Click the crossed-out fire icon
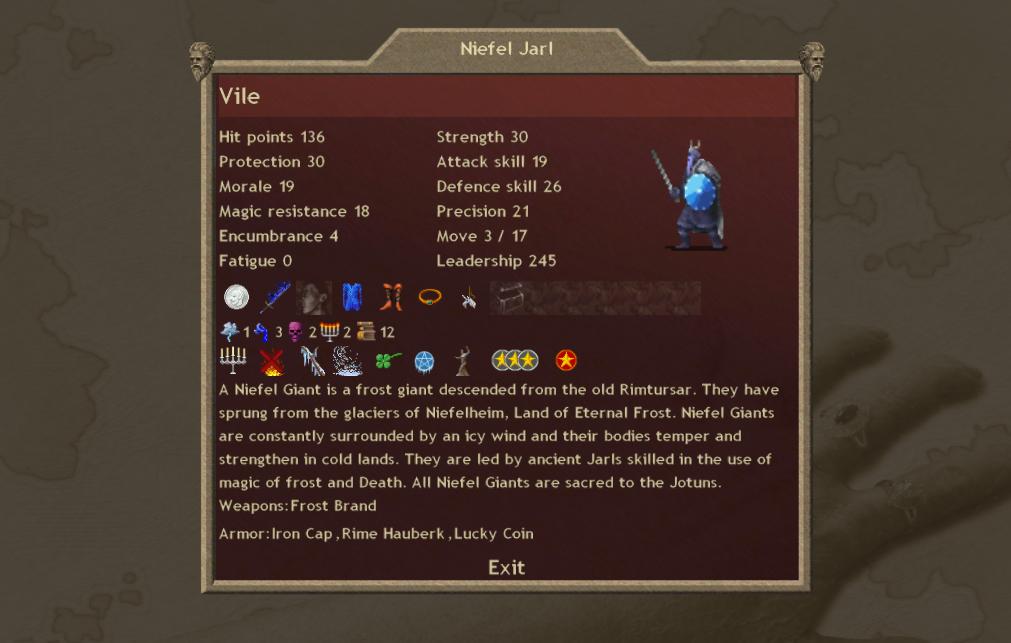1011x643 pixels. tap(271, 361)
